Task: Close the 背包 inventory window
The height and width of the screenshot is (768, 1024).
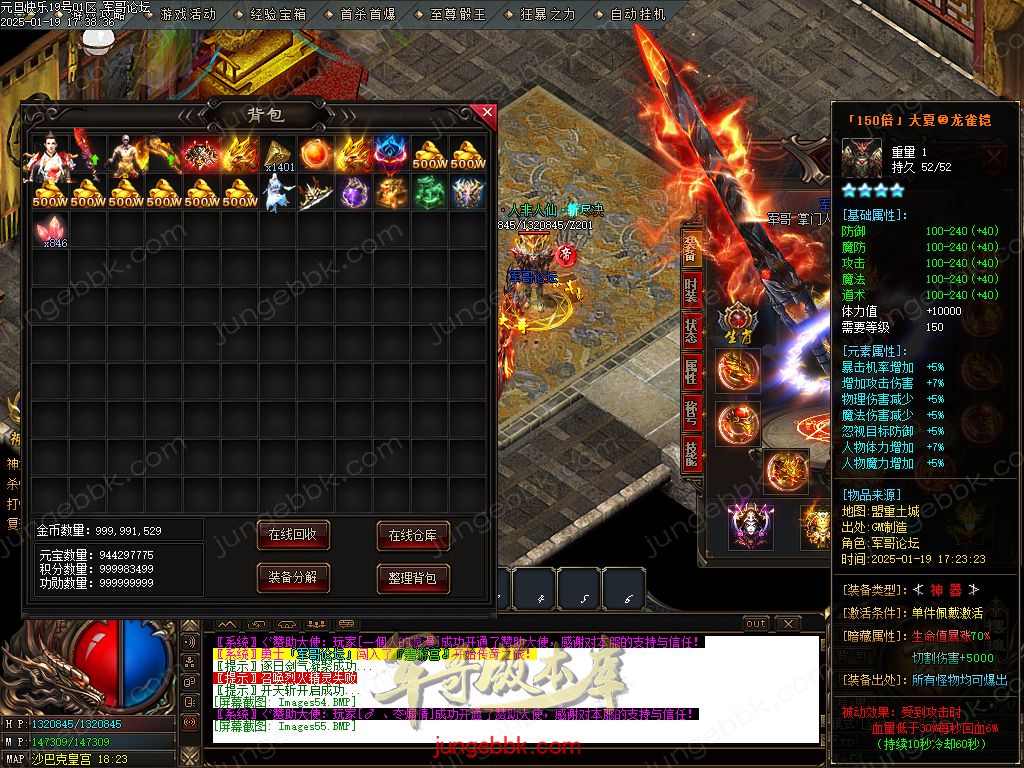Action: click(488, 112)
